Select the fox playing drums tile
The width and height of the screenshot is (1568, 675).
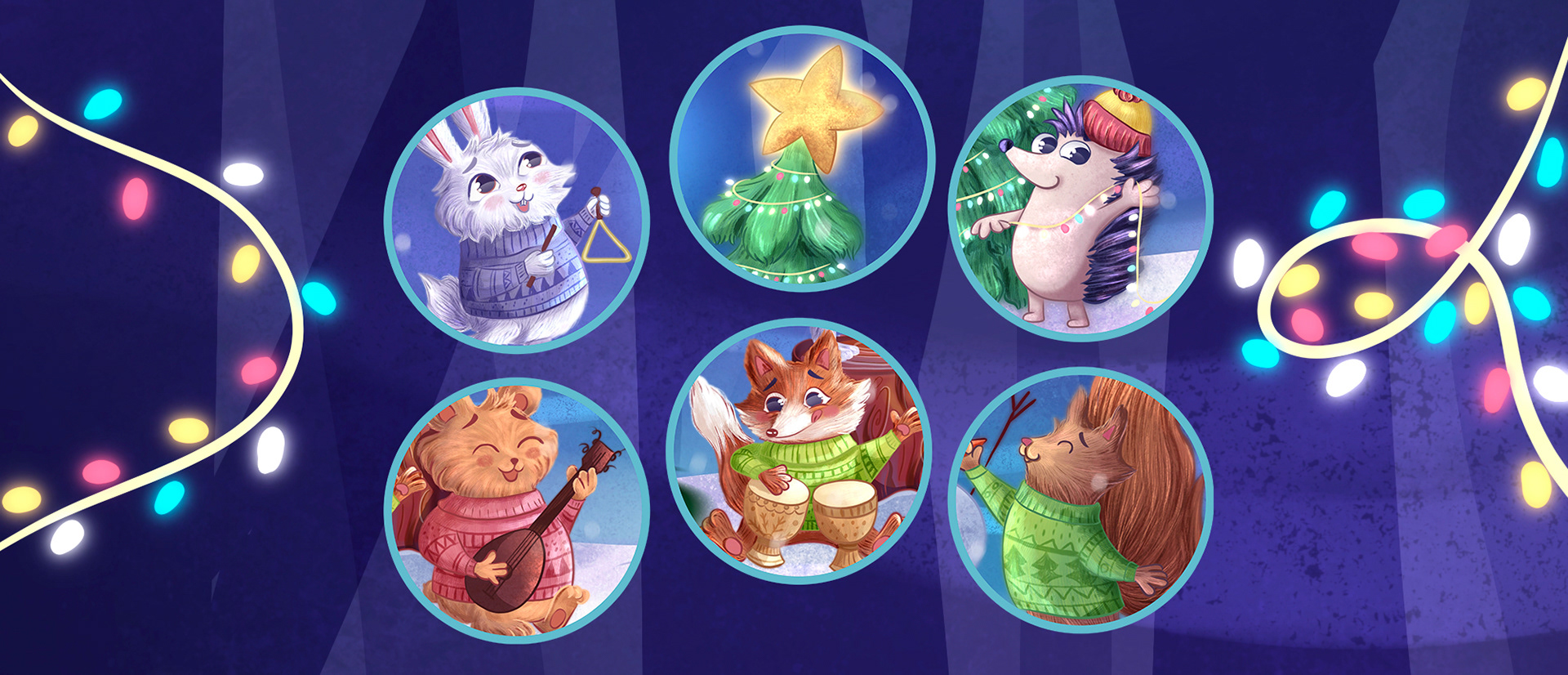click(x=800, y=450)
